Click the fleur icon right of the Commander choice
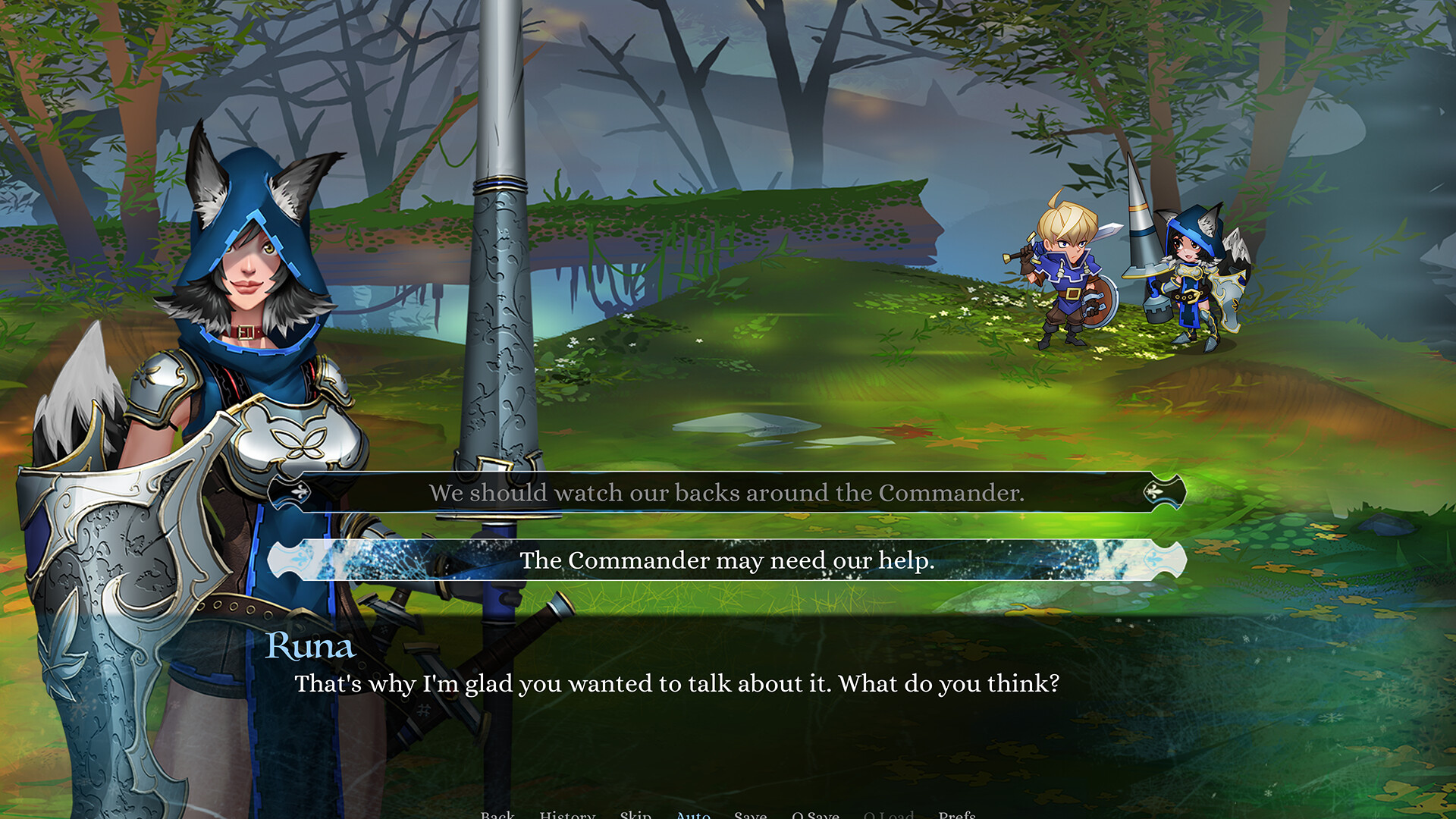Image resolution: width=1456 pixels, height=819 pixels. point(1155,493)
